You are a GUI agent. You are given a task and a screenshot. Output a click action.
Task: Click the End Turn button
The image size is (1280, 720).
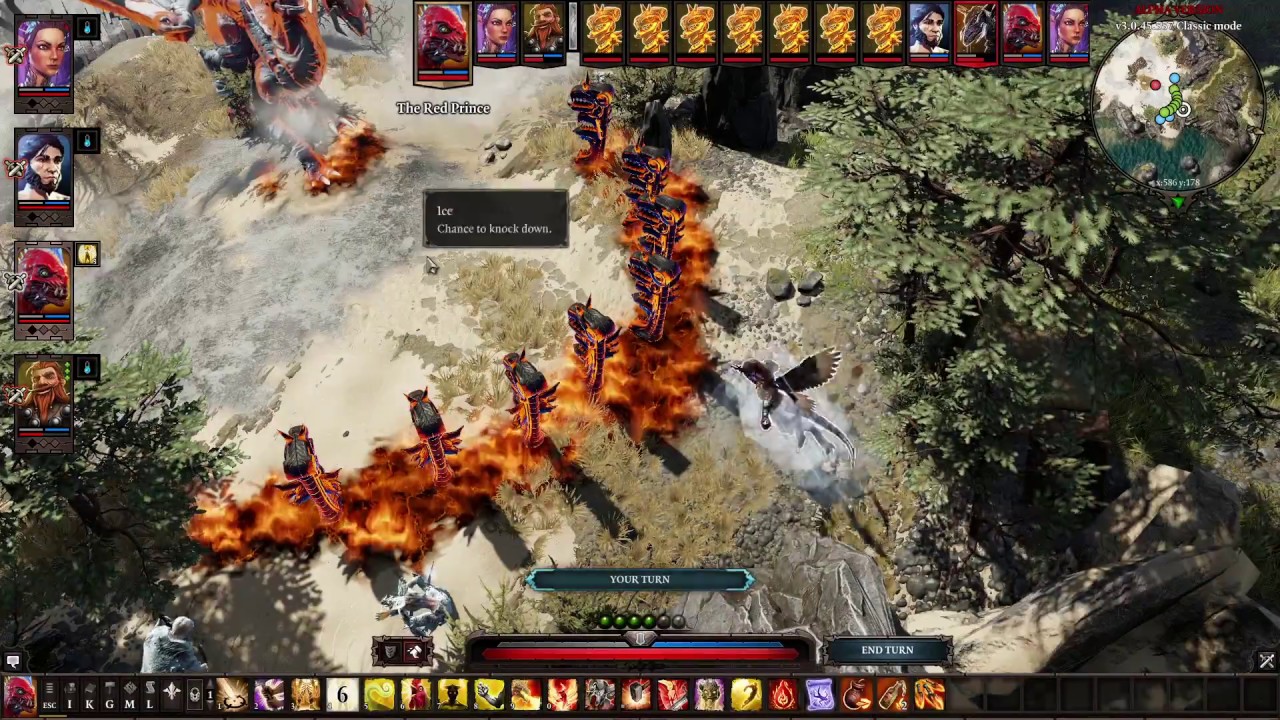887,650
